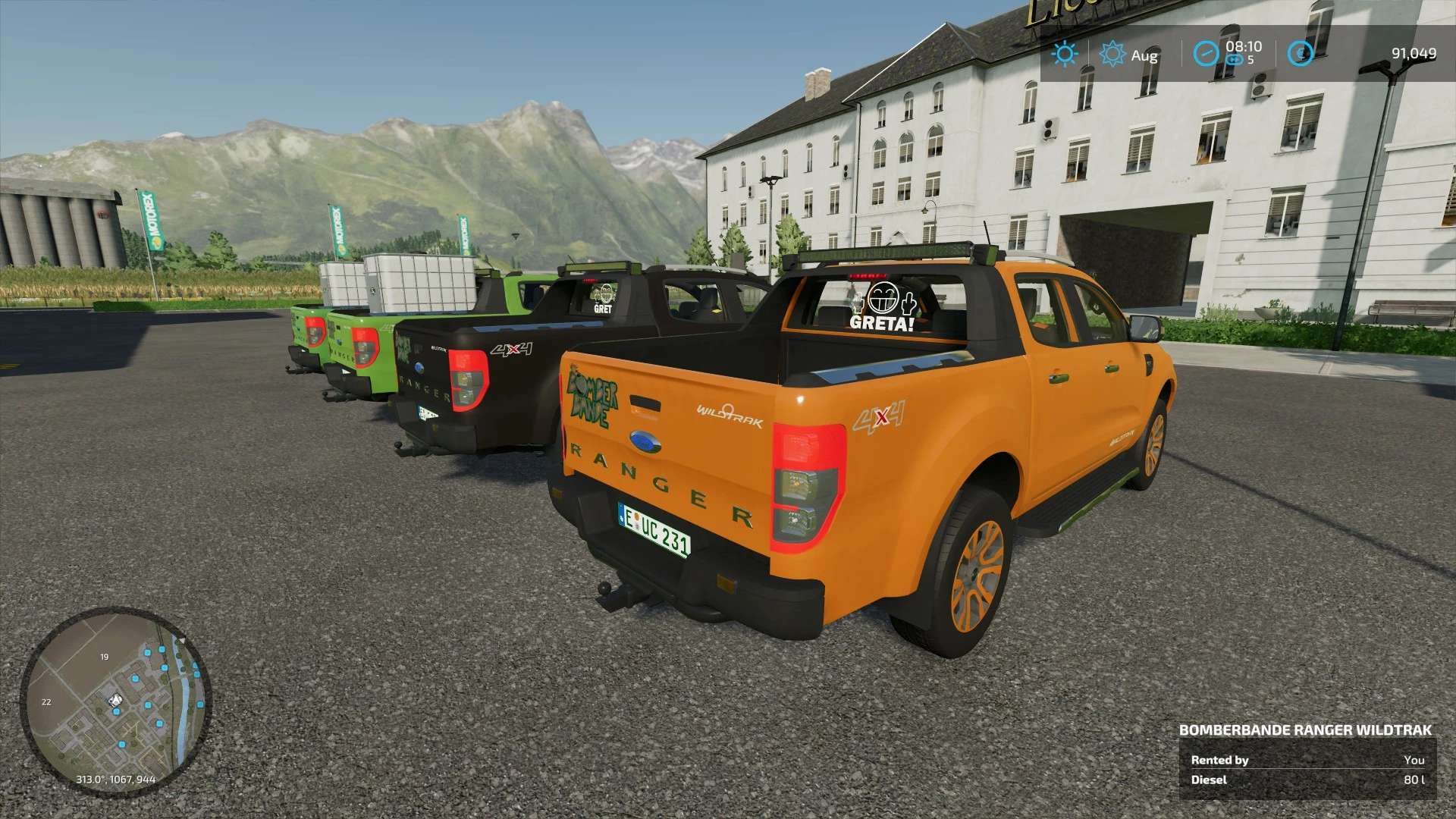Click the weather forecast icon beside Aug
1456x819 pixels.
1112,54
